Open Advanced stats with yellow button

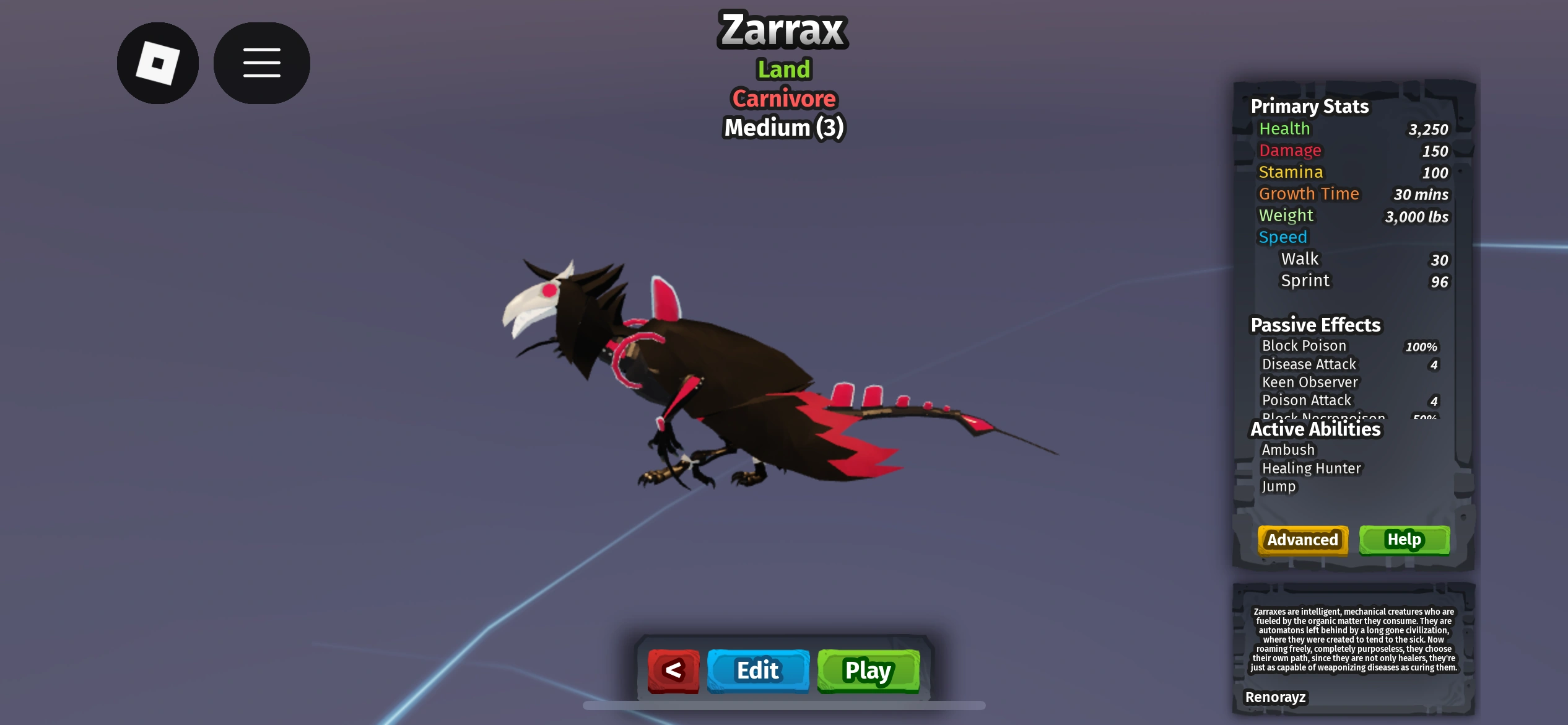point(1302,540)
